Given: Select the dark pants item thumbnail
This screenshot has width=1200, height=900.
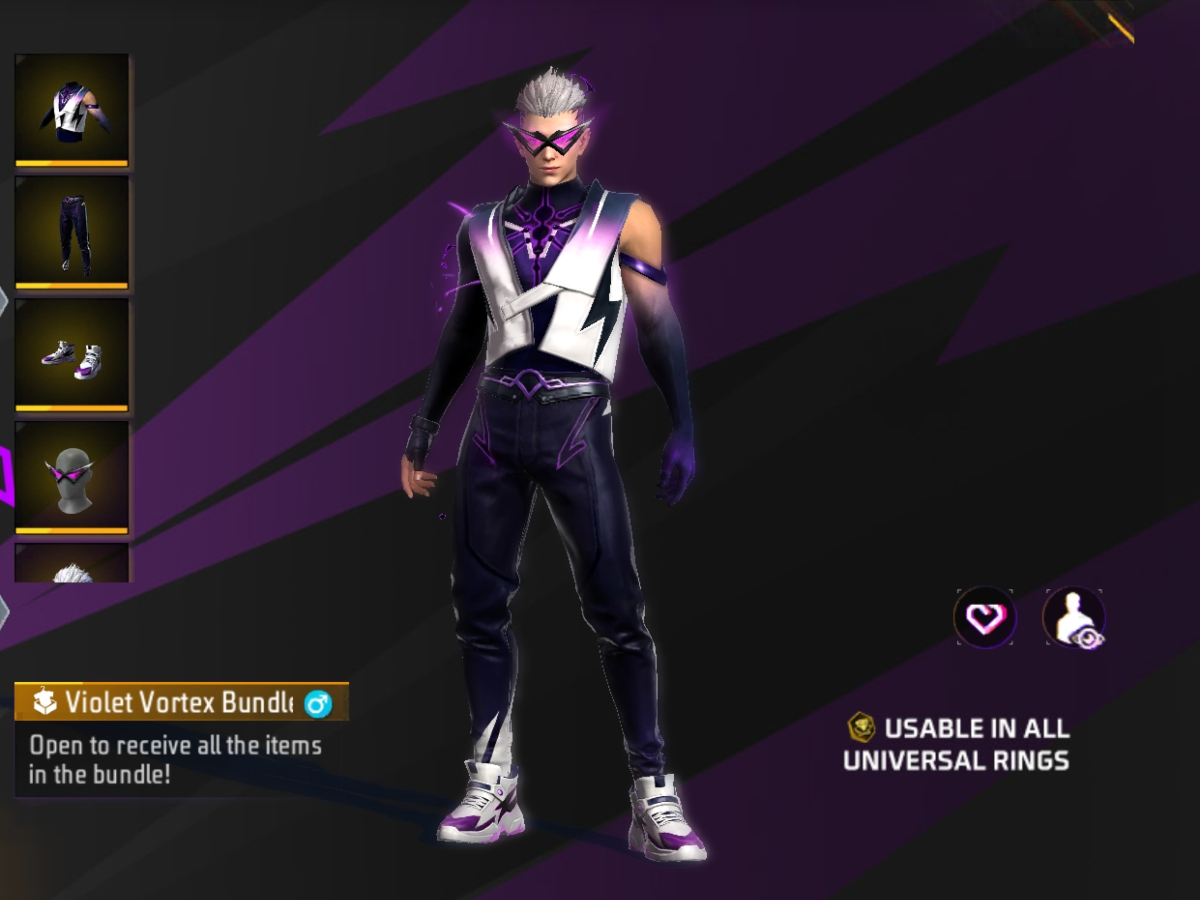Looking at the screenshot, I should coord(71,232).
